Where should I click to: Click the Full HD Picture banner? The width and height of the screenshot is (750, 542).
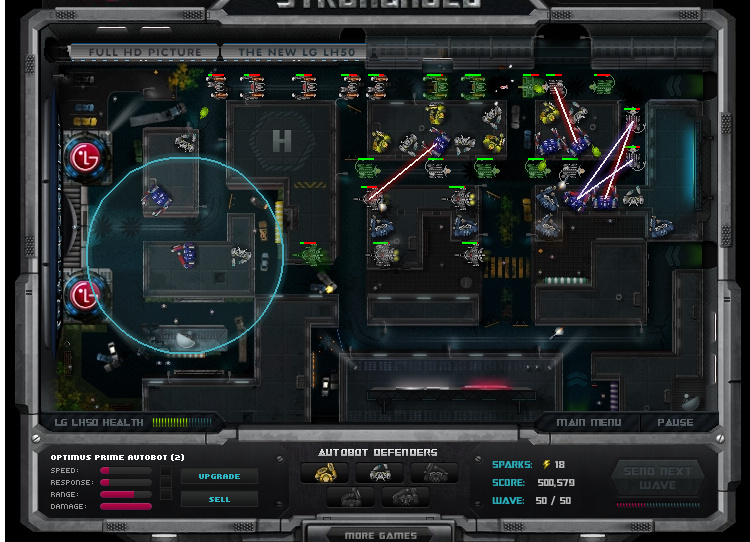[x=144, y=52]
